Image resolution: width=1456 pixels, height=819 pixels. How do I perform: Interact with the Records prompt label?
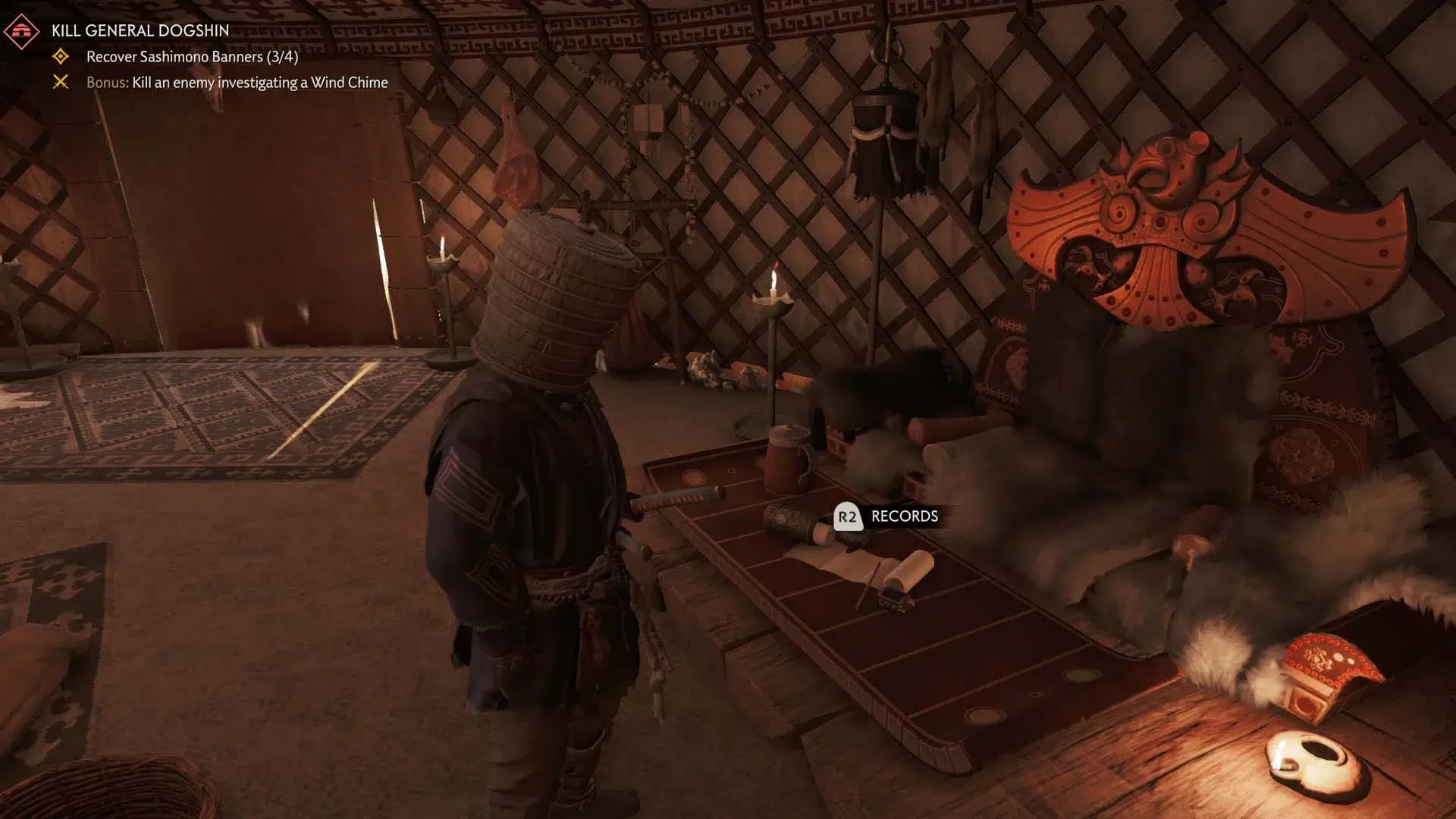click(904, 516)
